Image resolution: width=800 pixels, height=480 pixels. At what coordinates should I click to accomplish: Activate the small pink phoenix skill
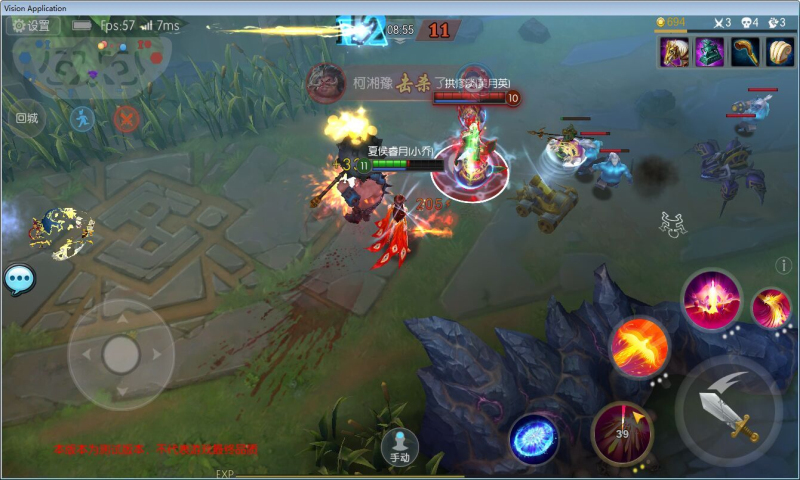pyautogui.click(x=771, y=307)
